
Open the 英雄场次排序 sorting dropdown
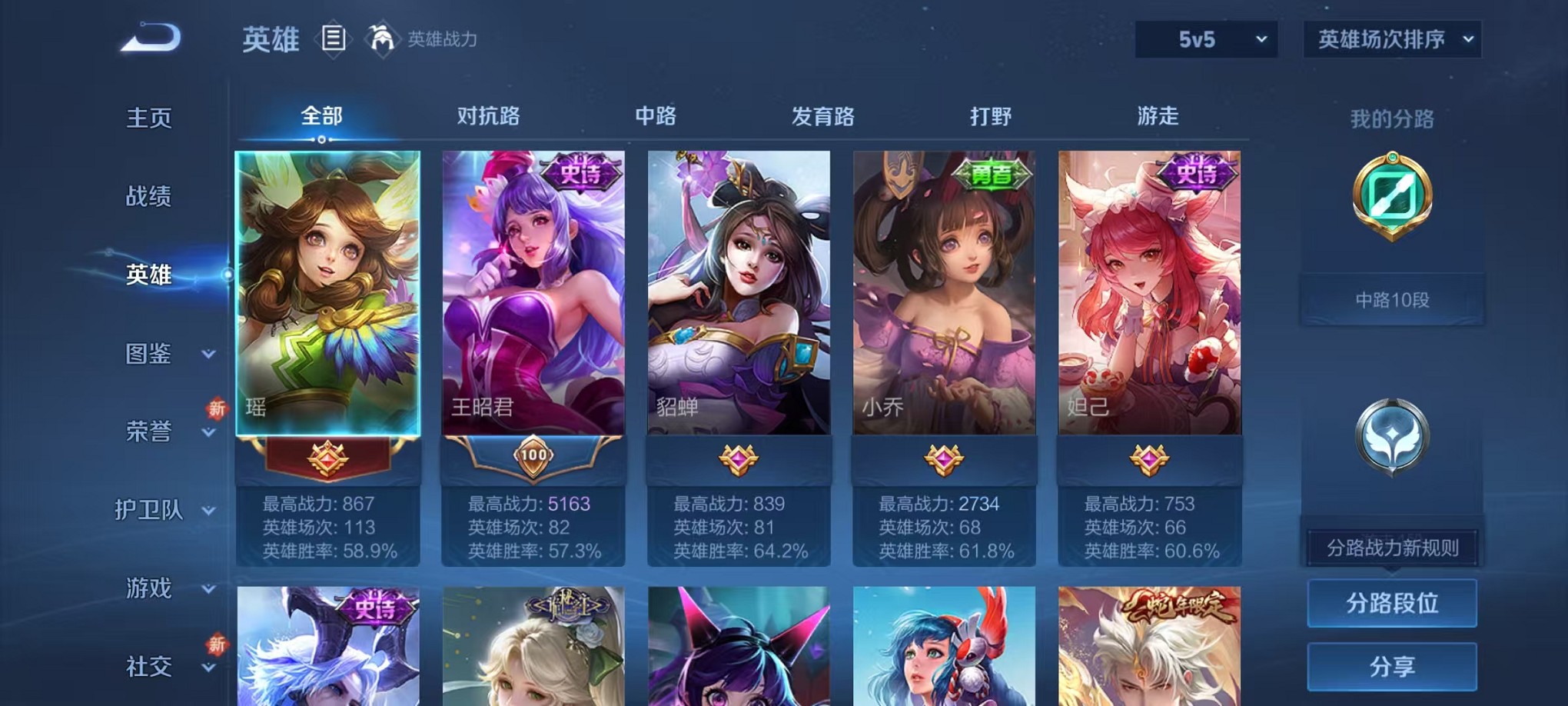pyautogui.click(x=1392, y=38)
